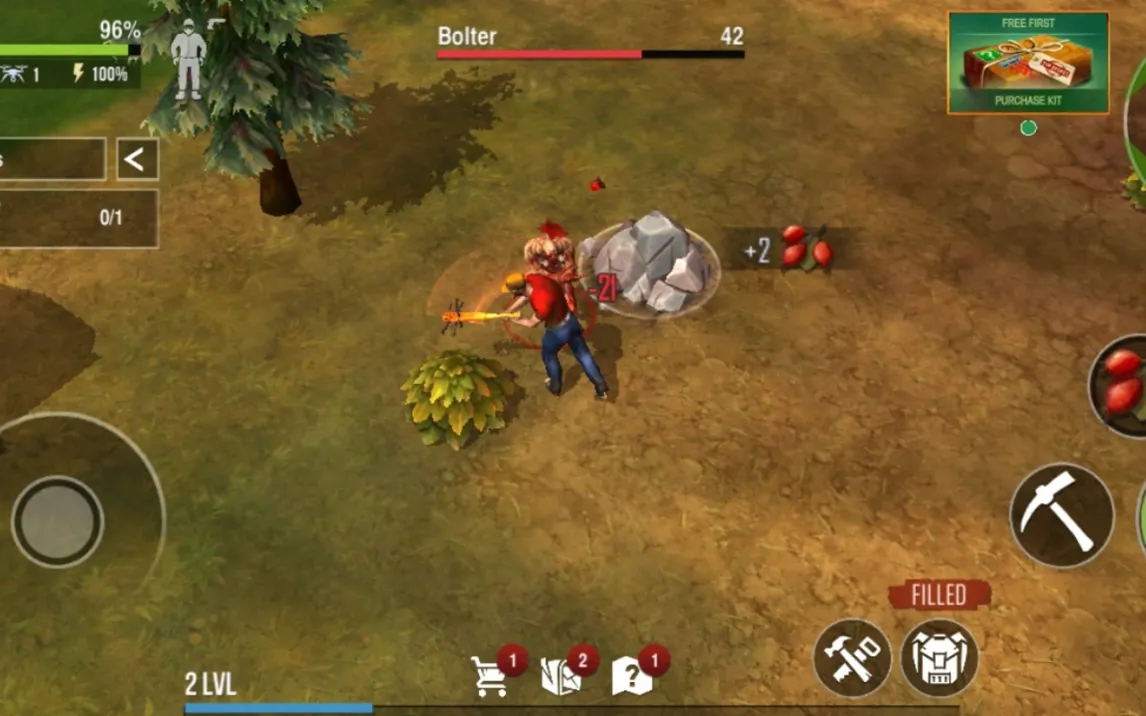Select the 0/1 quest tracker entry
This screenshot has height=716, width=1146.
click(78, 218)
